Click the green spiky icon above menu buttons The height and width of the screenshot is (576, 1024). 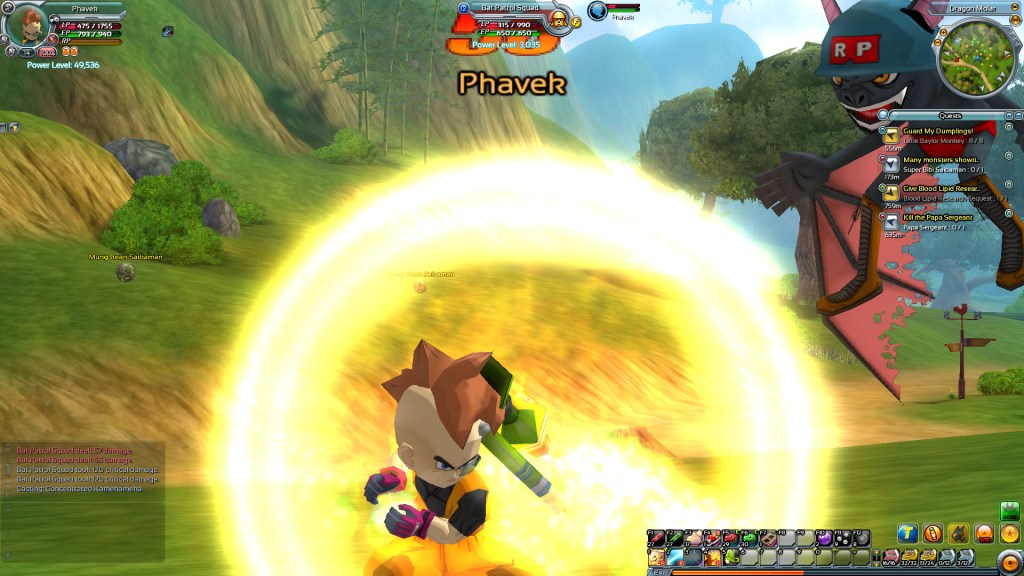[1008, 509]
